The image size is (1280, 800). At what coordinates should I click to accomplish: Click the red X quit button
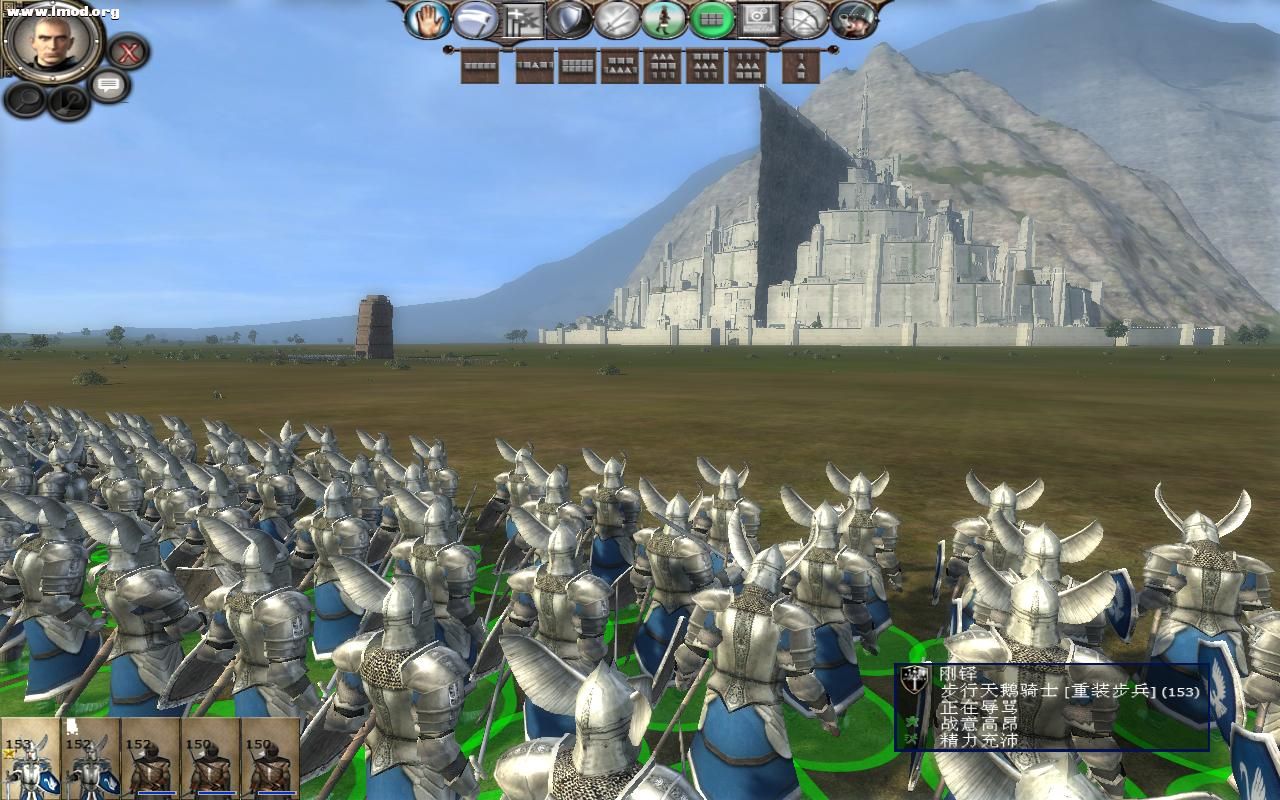coord(128,51)
